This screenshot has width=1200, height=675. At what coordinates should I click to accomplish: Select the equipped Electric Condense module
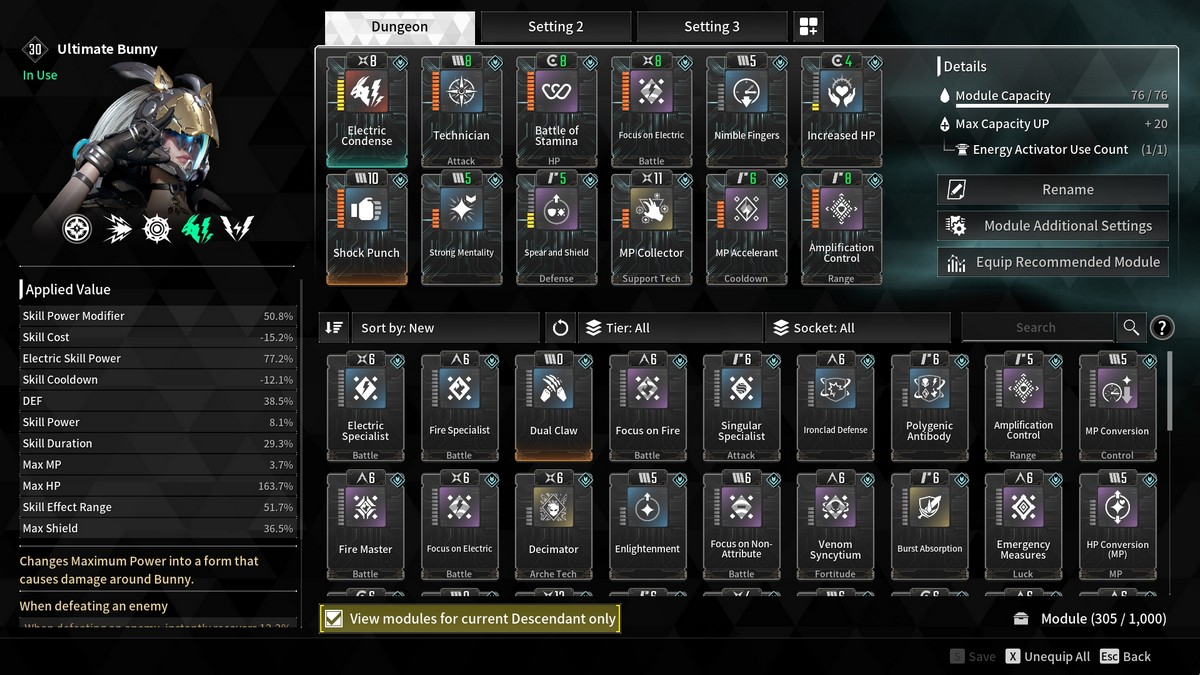(x=367, y=111)
